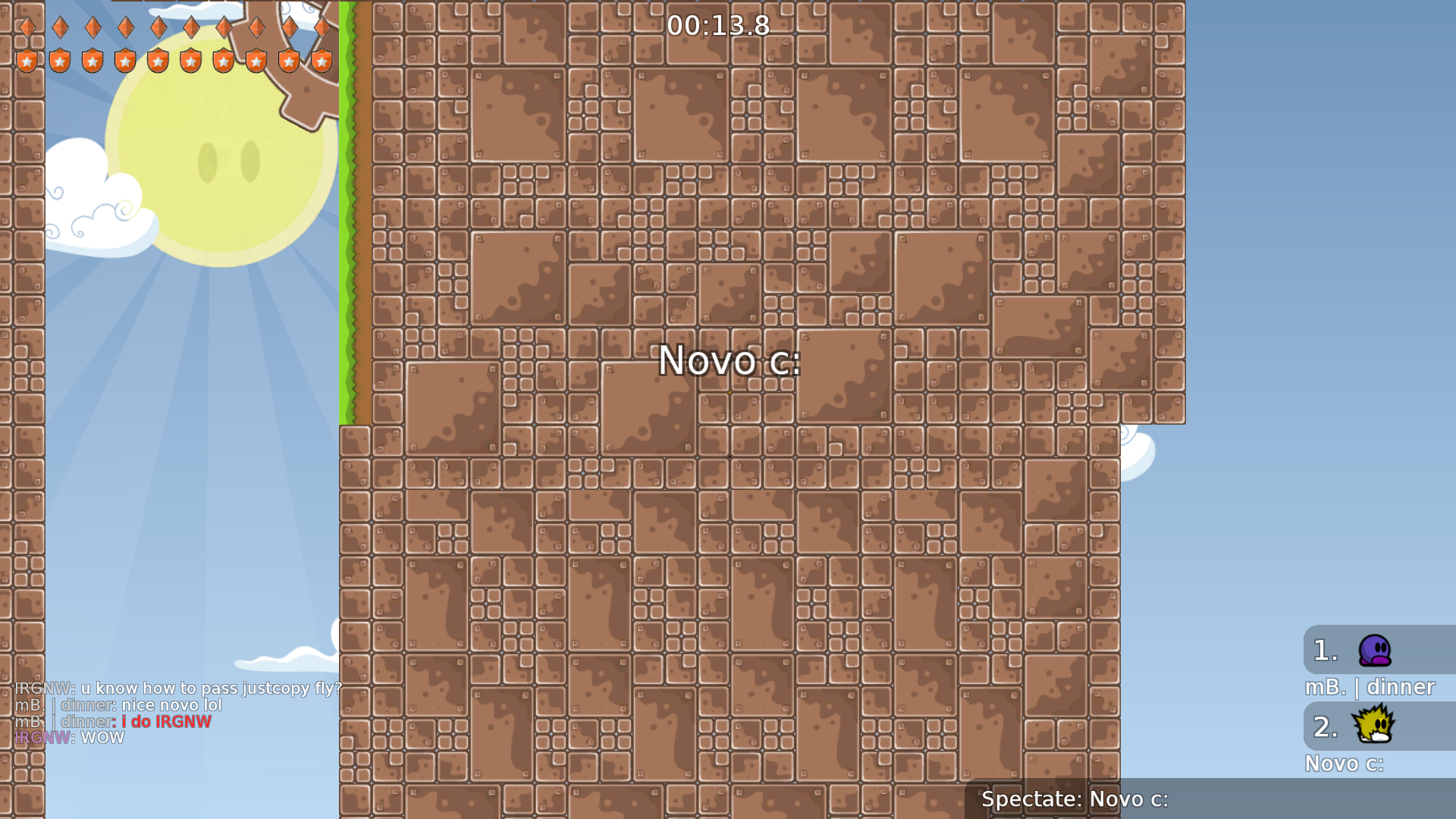Click the mB. | dinner name in chat
The image size is (1456, 819).
tap(64, 705)
